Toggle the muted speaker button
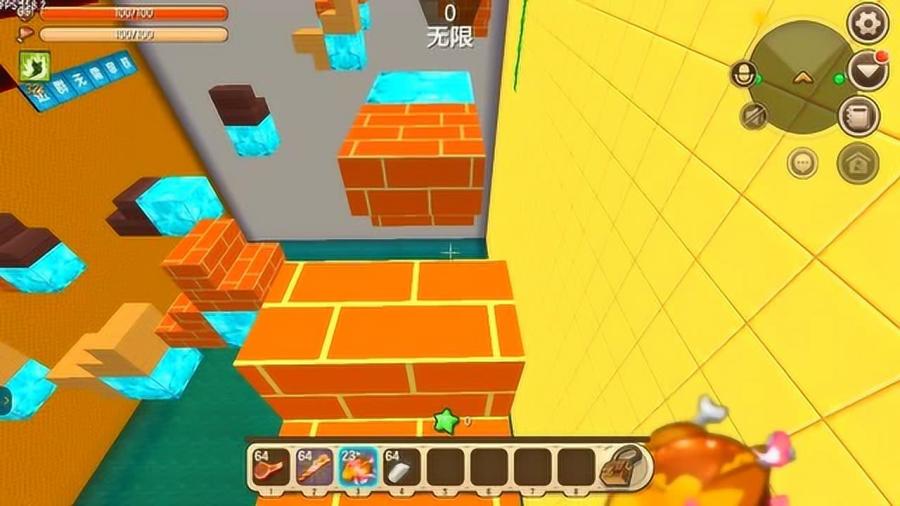The width and height of the screenshot is (900, 506). tap(754, 116)
